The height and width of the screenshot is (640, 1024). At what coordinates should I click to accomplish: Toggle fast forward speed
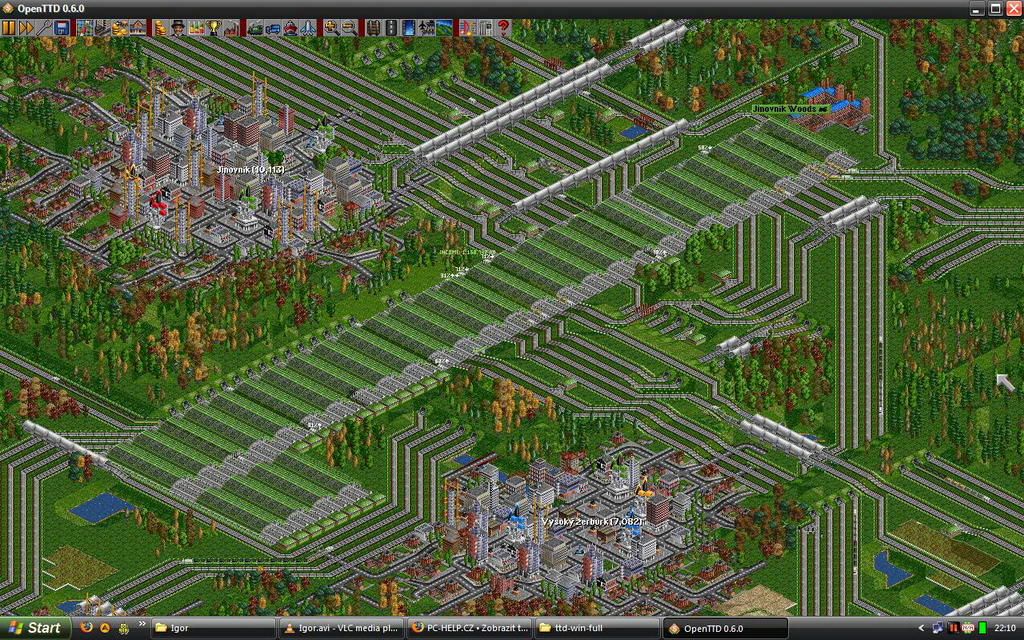click(26, 28)
